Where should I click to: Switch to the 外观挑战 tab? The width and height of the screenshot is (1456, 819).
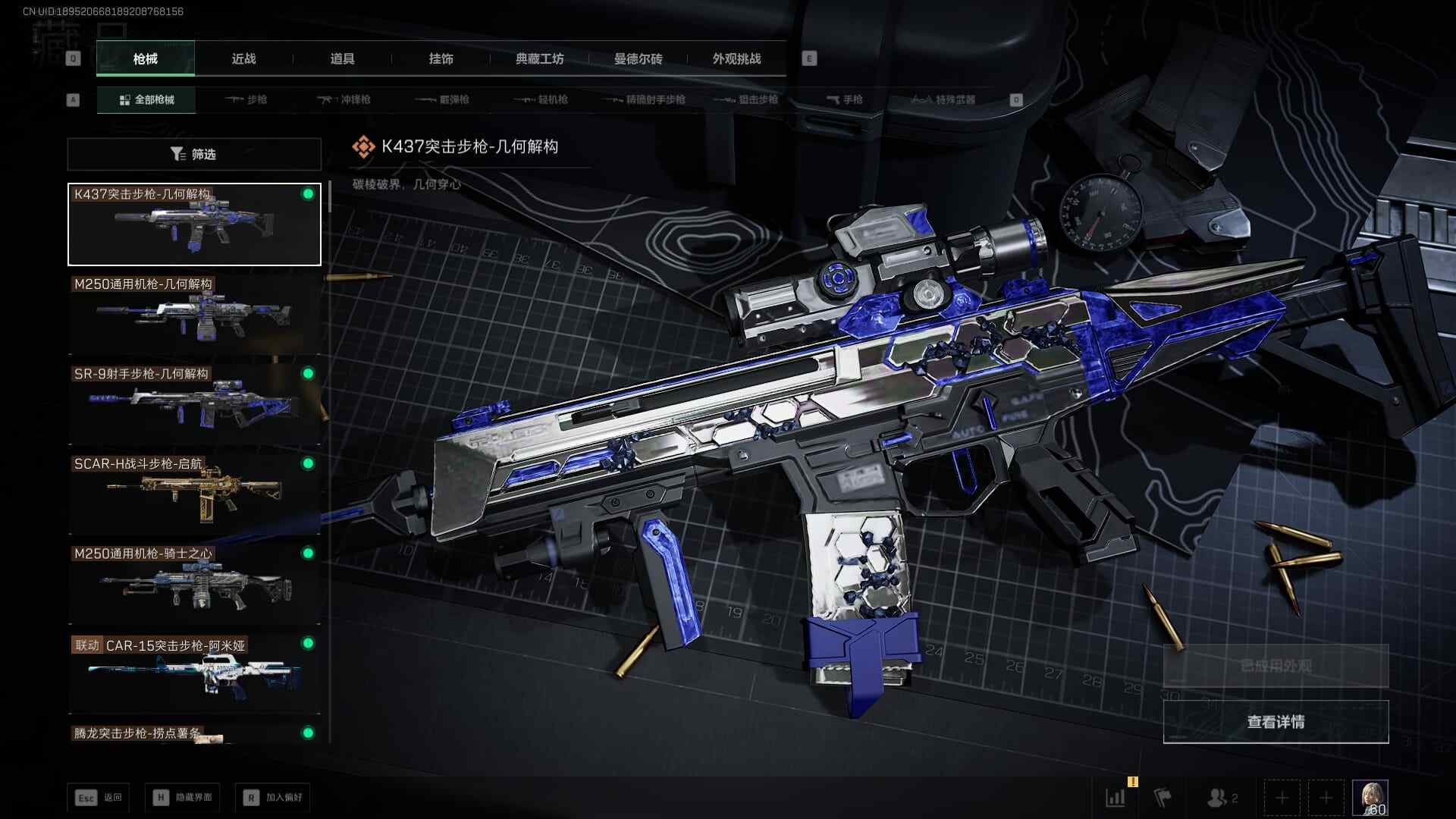pyautogui.click(x=736, y=59)
